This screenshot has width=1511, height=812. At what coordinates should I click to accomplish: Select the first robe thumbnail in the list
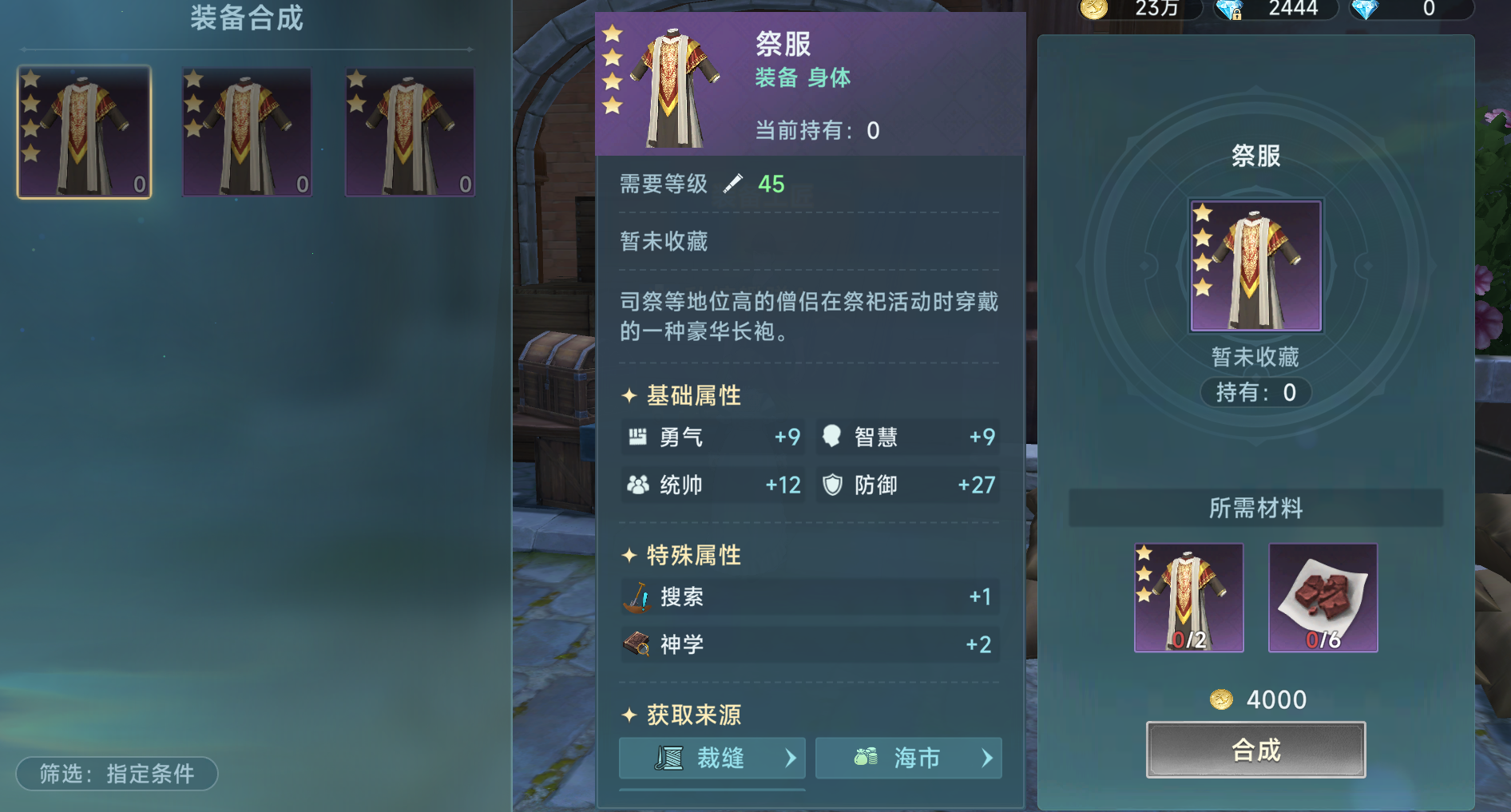[85, 132]
